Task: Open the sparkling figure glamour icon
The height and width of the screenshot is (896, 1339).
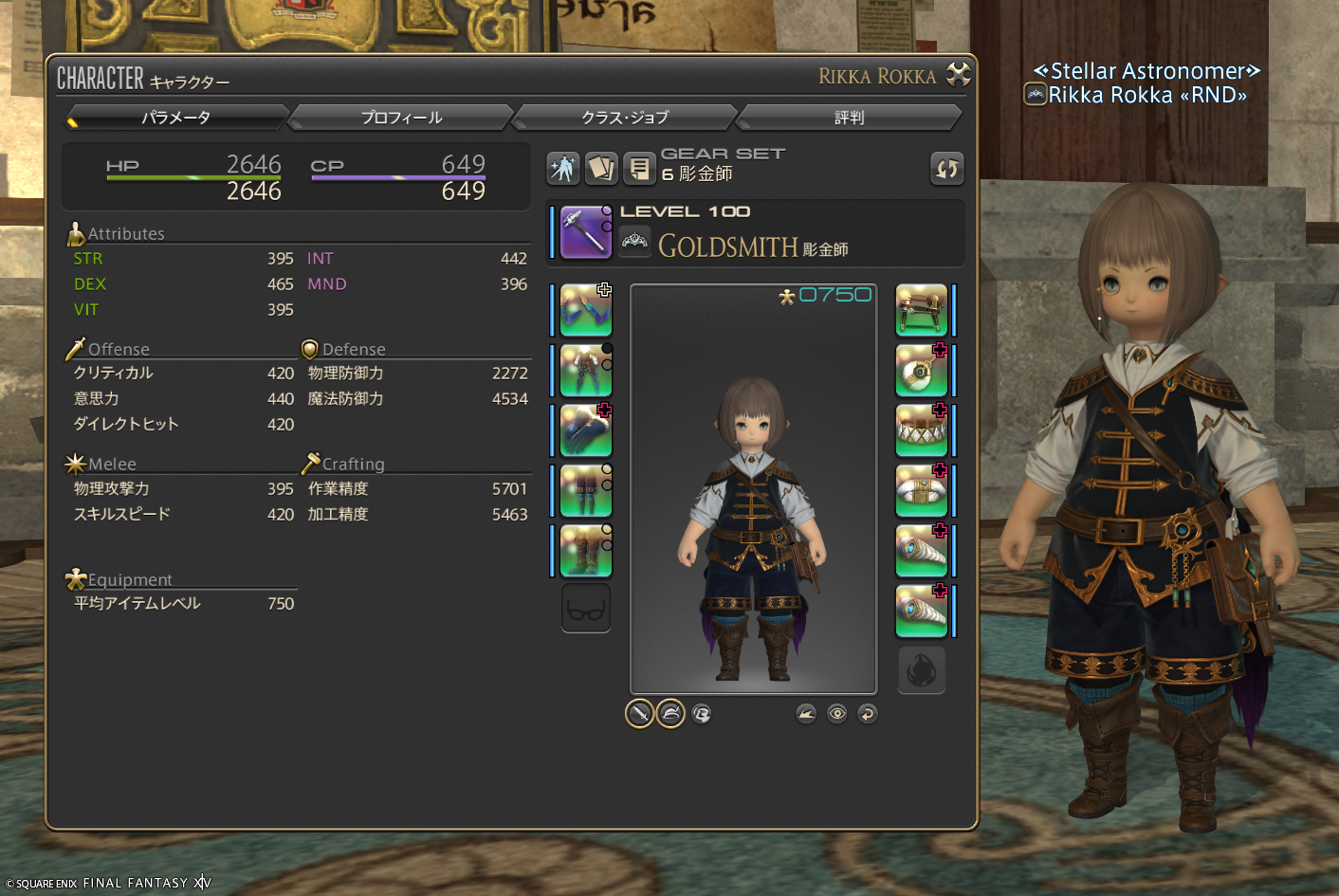Action: 563,169
